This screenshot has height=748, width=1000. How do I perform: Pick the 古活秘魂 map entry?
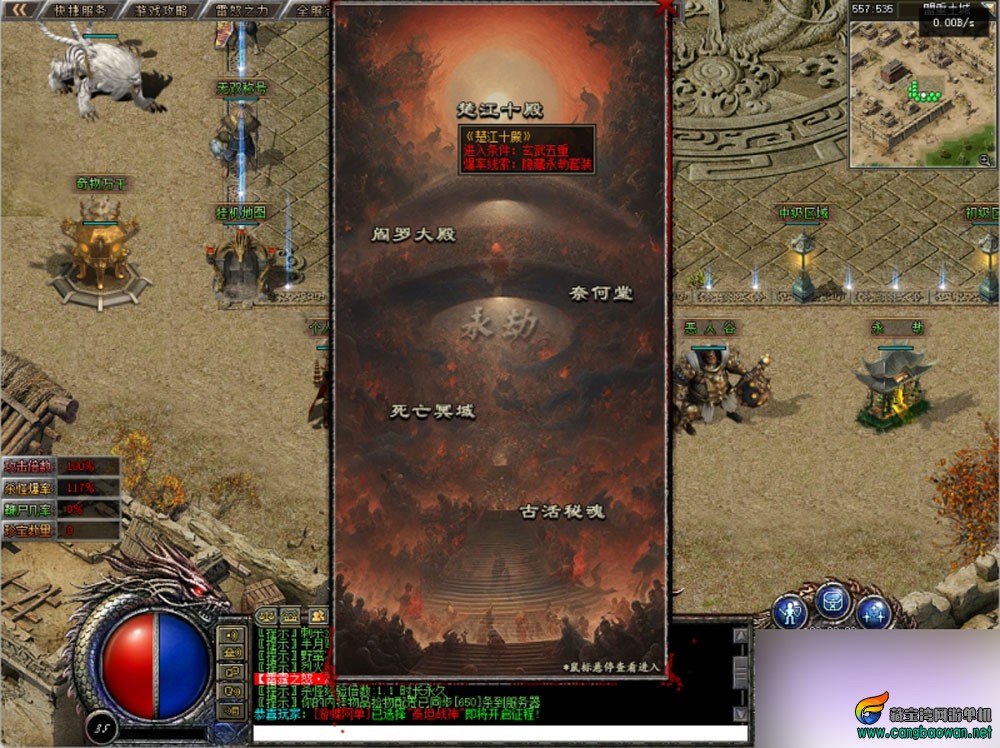coord(563,511)
